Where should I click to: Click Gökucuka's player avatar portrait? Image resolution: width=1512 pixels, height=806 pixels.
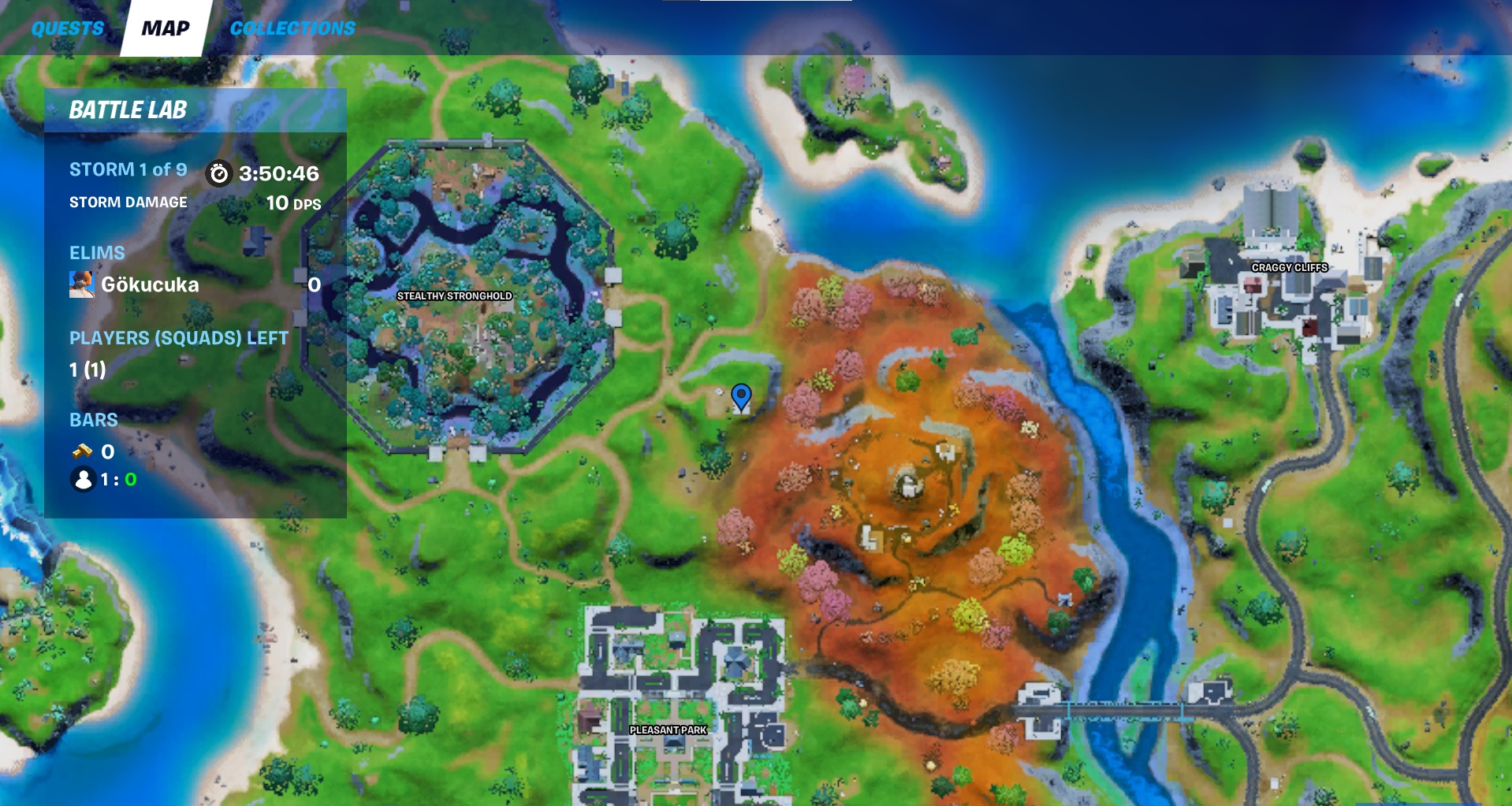coord(82,284)
